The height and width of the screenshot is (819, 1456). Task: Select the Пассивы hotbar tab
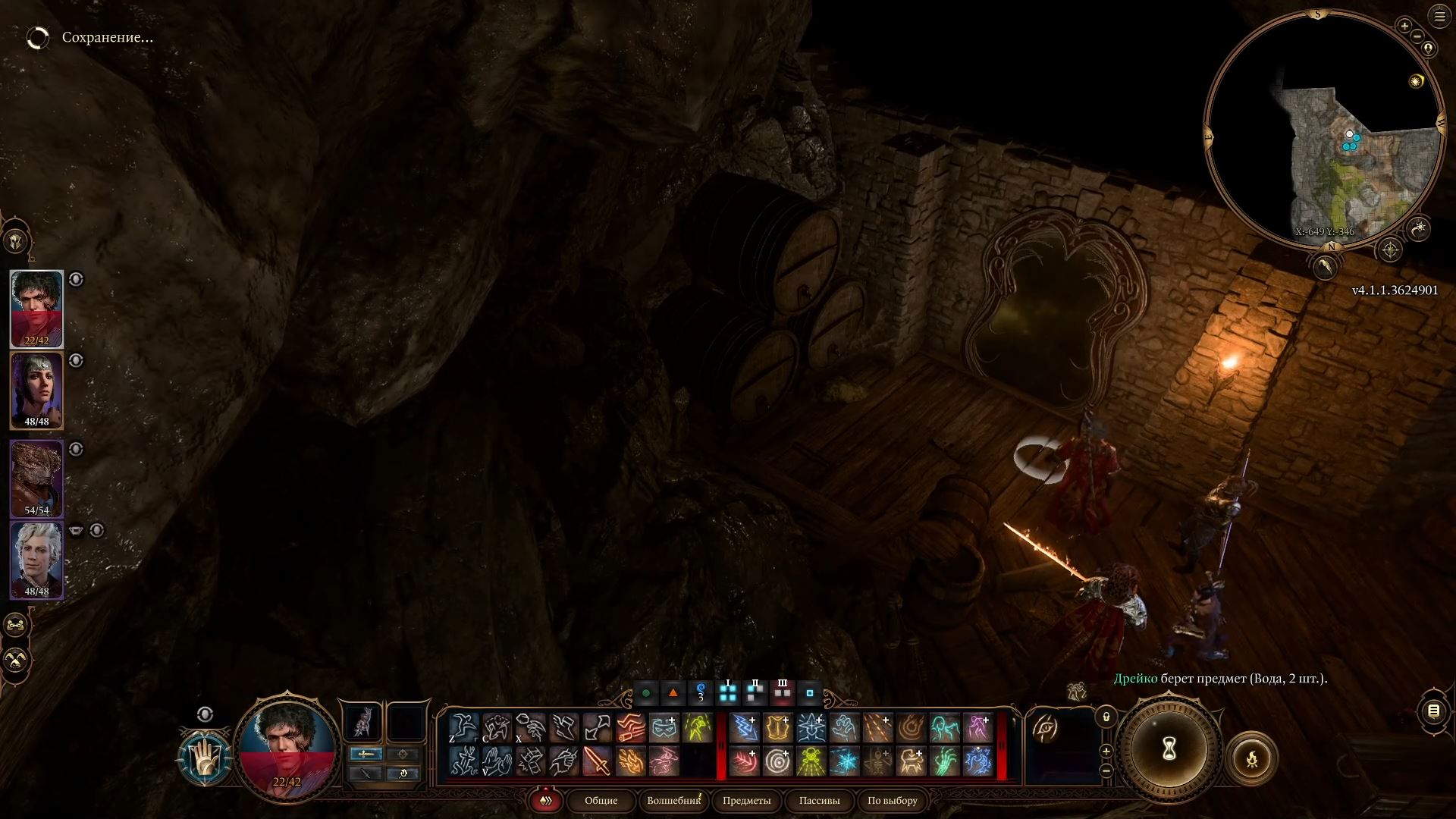pos(819,800)
